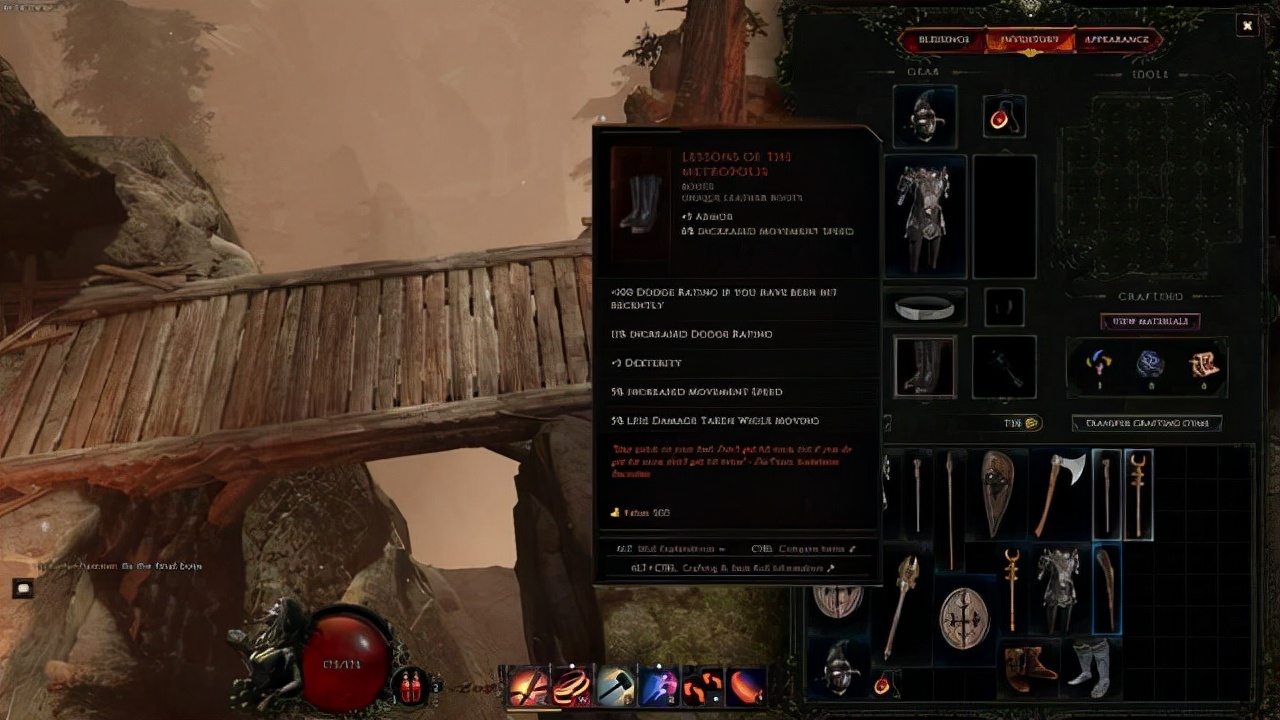The image size is (1280, 720).
Task: Close the inventory panel
Action: click(x=1246, y=26)
